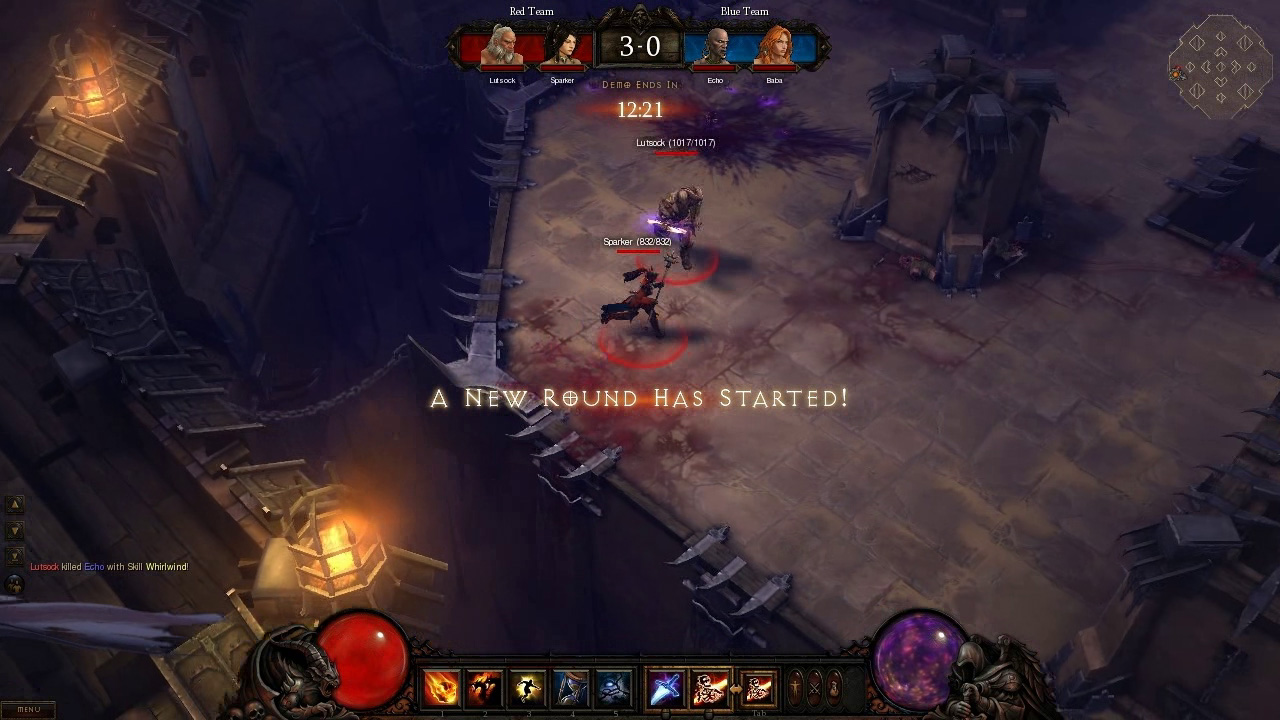Open the social friends button beside chat
Screen dimensions: 1280x720
[x=15, y=583]
